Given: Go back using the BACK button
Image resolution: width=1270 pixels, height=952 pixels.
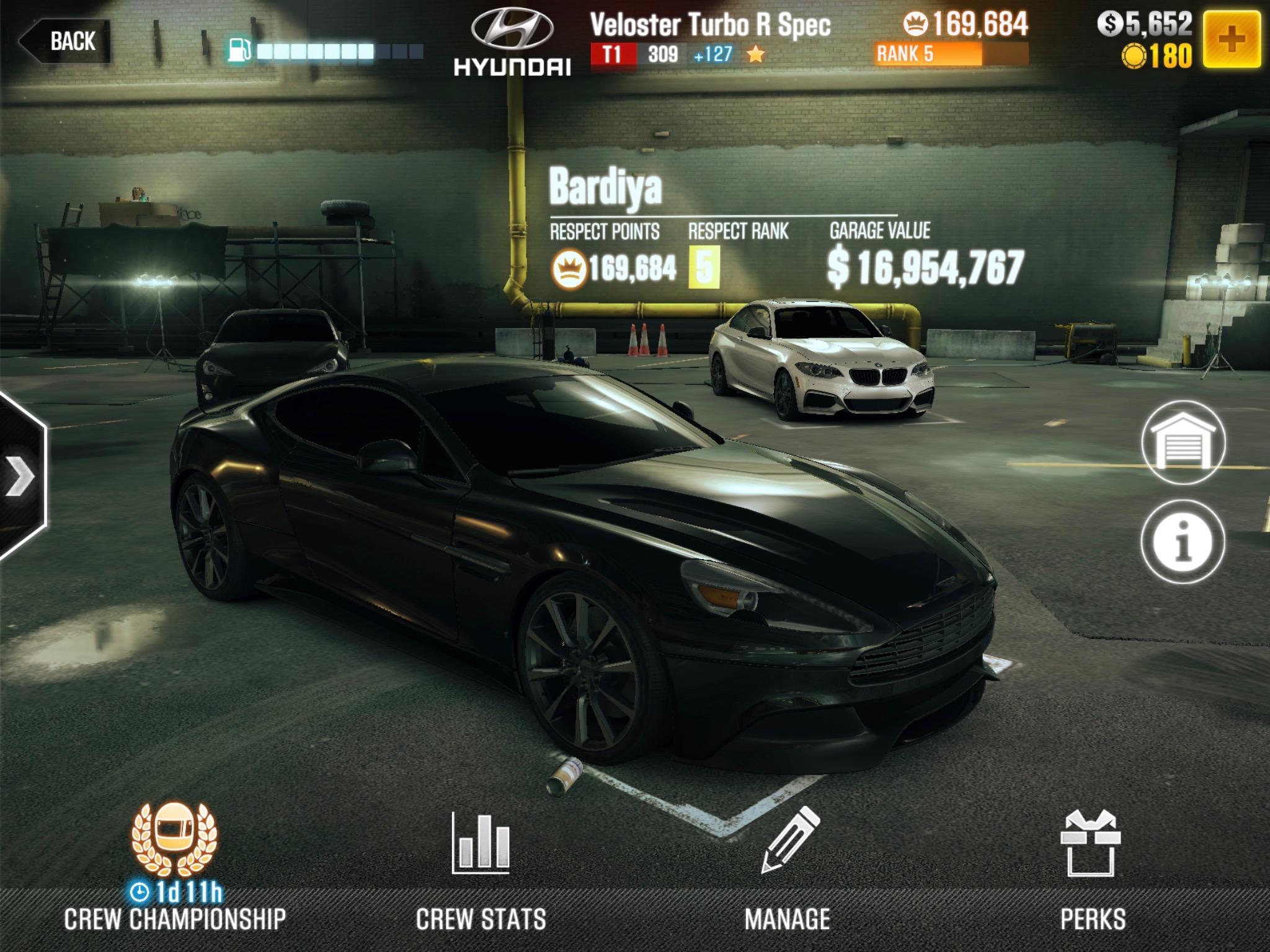Looking at the screenshot, I should (x=66, y=42).
